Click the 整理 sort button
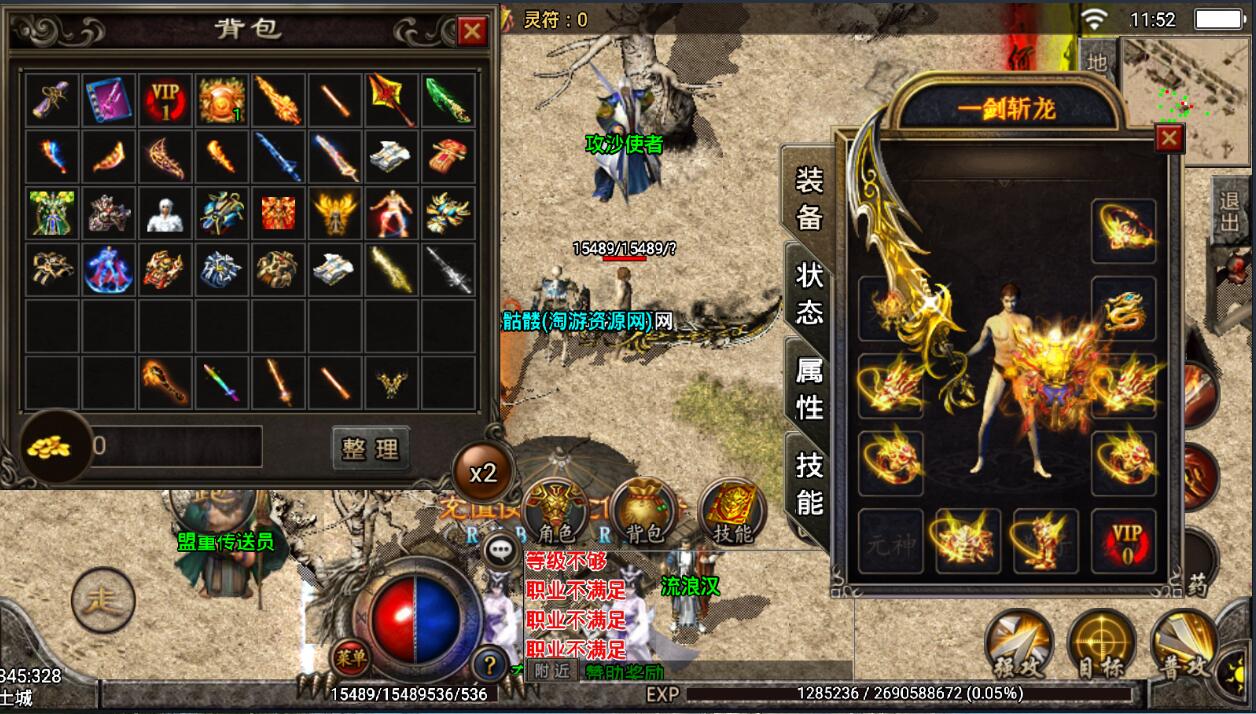The width and height of the screenshot is (1256, 714). point(370,449)
